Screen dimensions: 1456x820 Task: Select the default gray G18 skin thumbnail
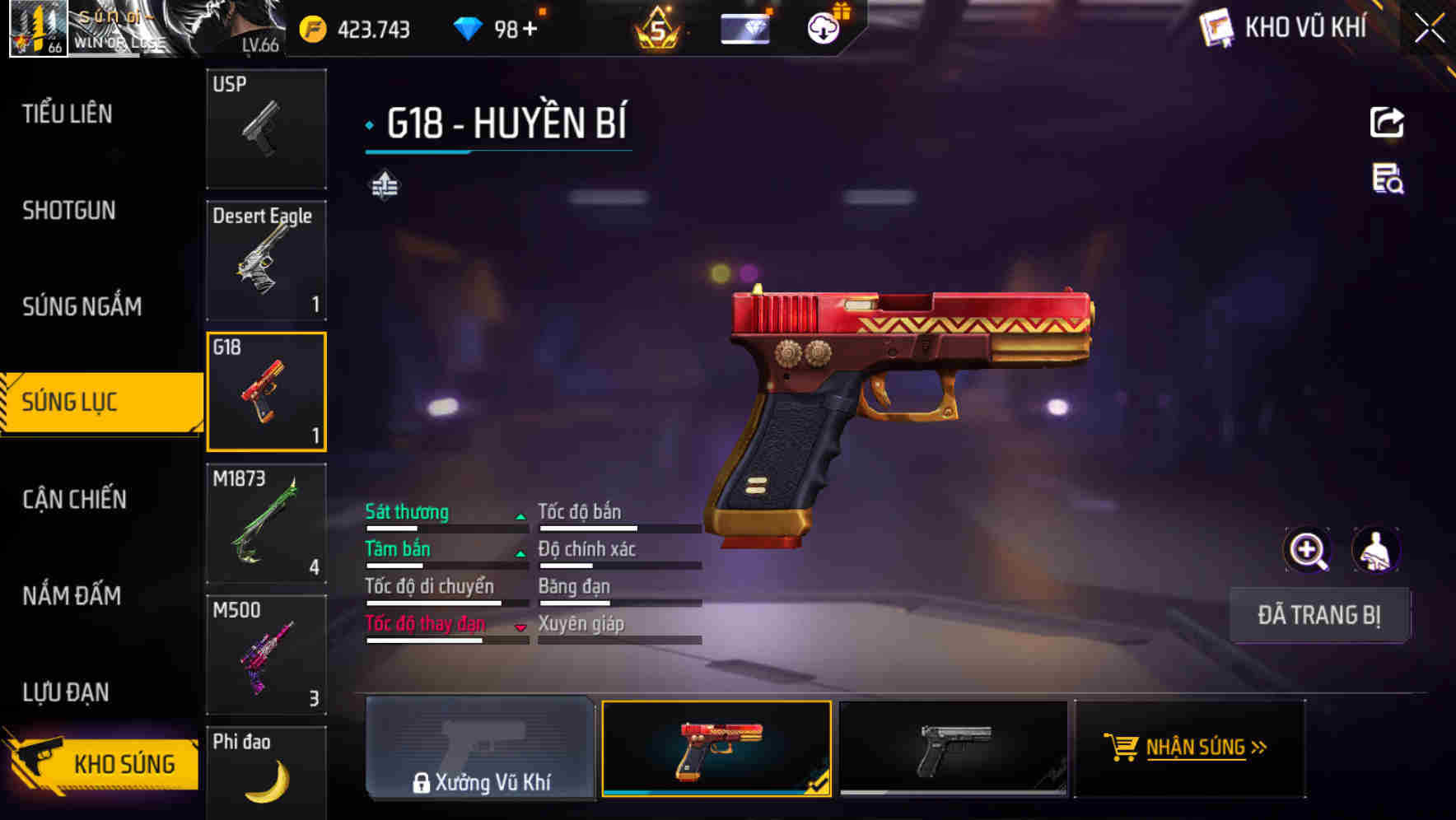[953, 748]
